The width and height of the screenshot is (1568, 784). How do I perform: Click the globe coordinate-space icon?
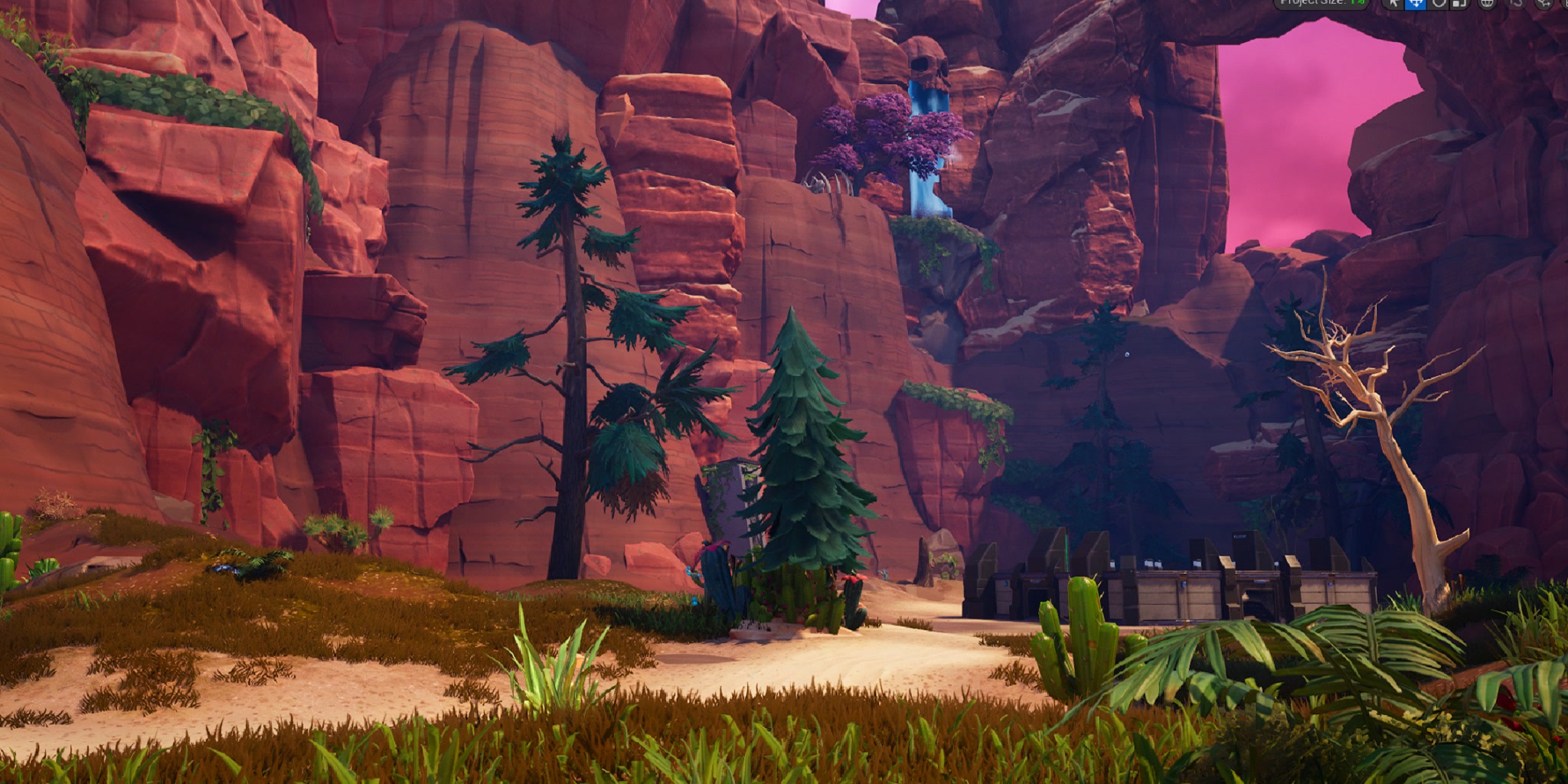(x=1488, y=6)
